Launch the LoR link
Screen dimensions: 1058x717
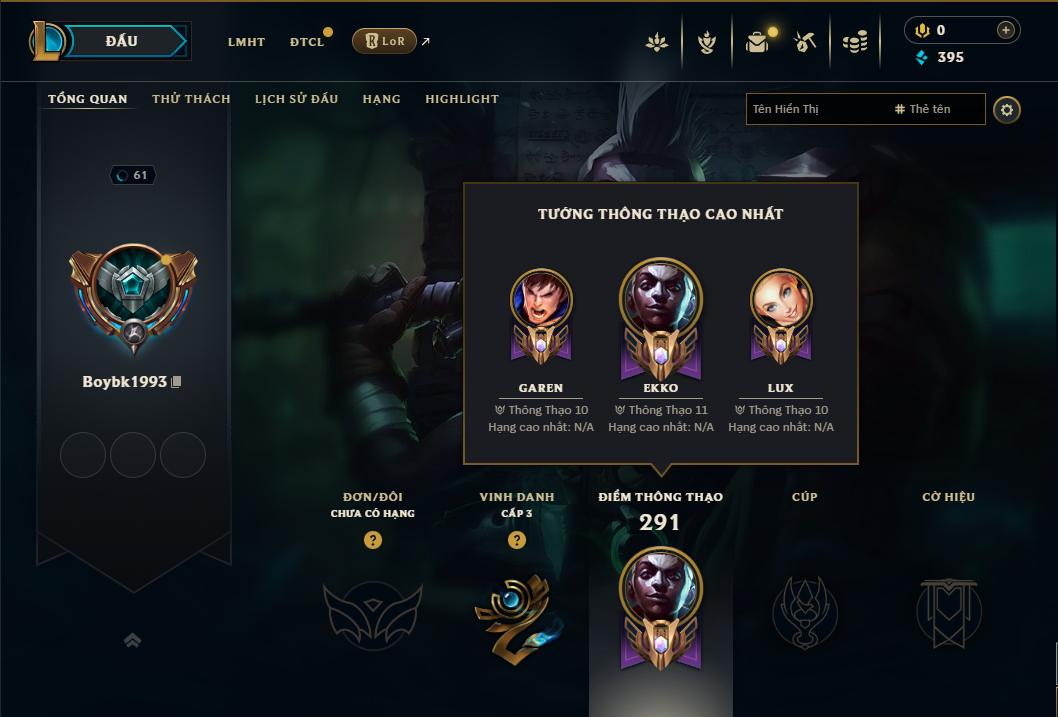point(385,41)
